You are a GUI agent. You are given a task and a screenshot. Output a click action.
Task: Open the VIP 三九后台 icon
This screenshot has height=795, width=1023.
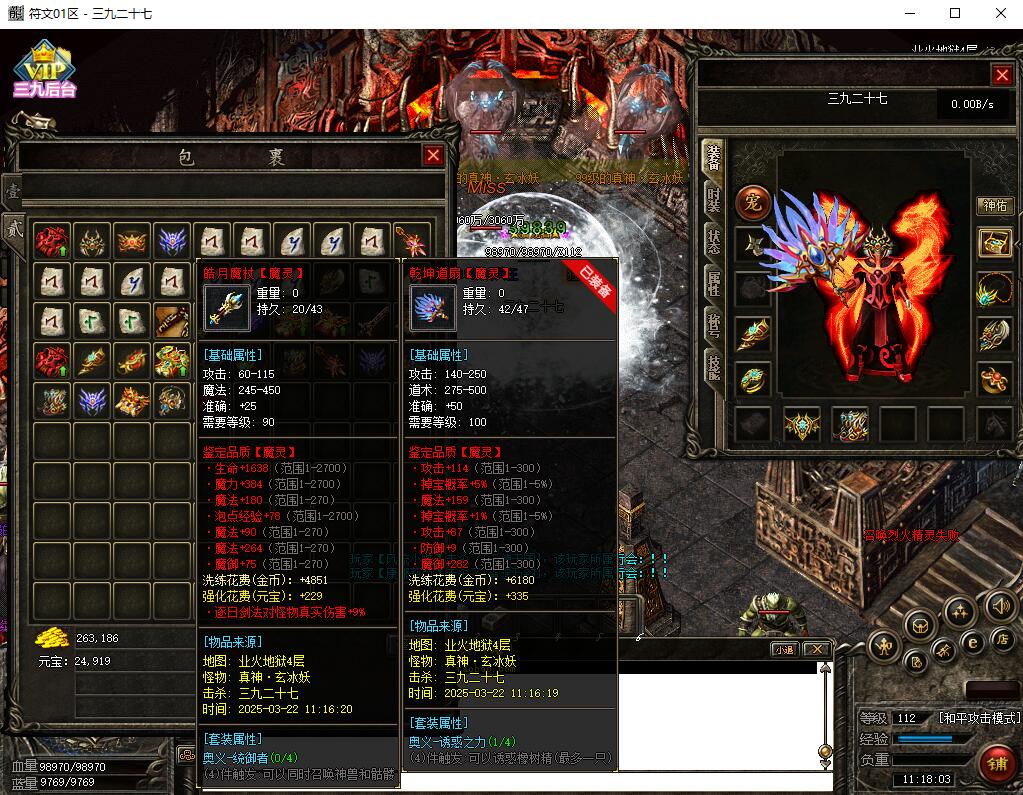click(44, 70)
